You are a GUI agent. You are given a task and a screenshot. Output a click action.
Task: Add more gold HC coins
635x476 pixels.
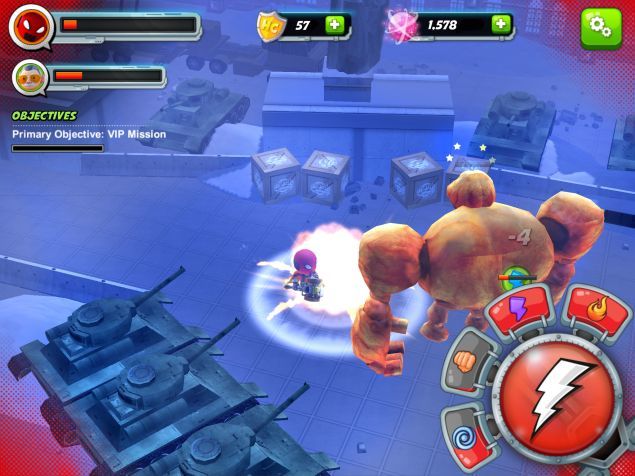click(335, 25)
